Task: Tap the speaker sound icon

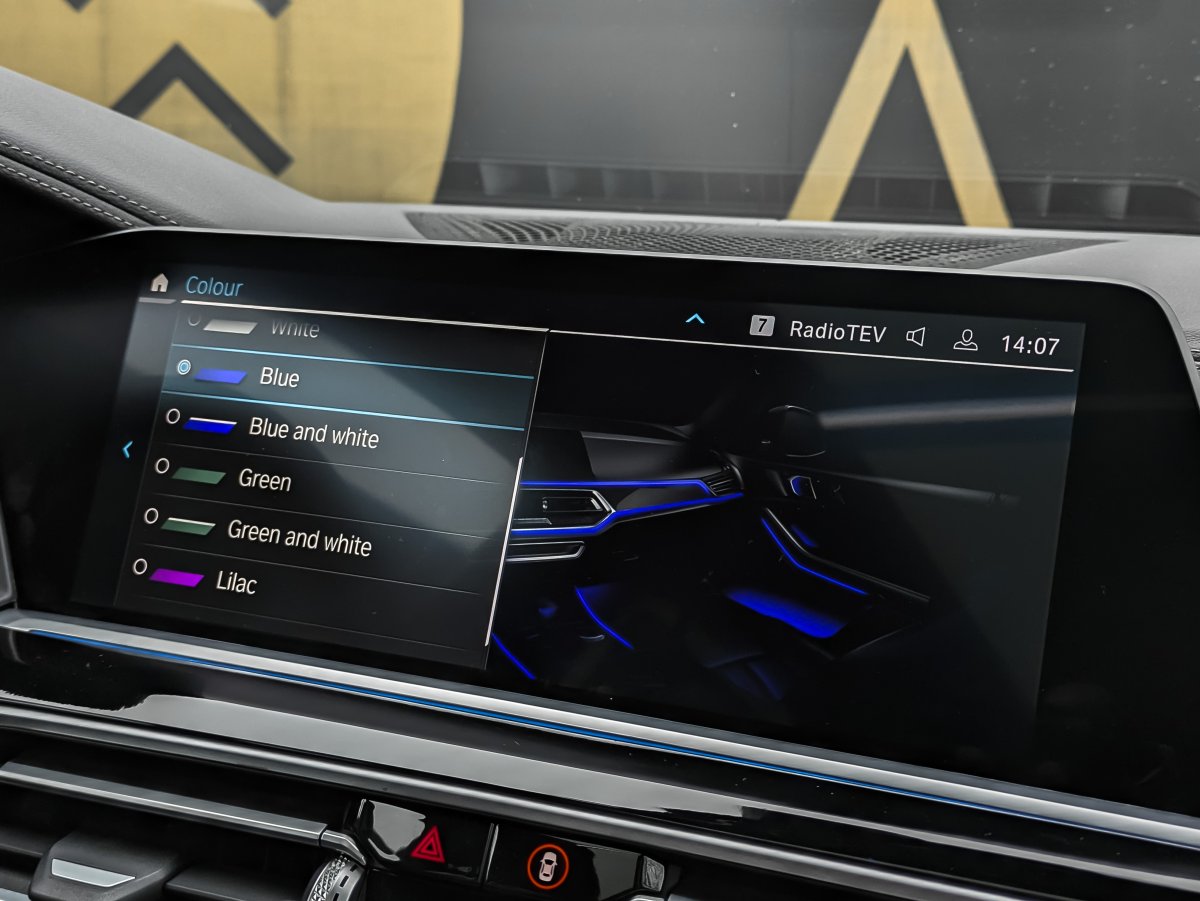Action: 915,337
